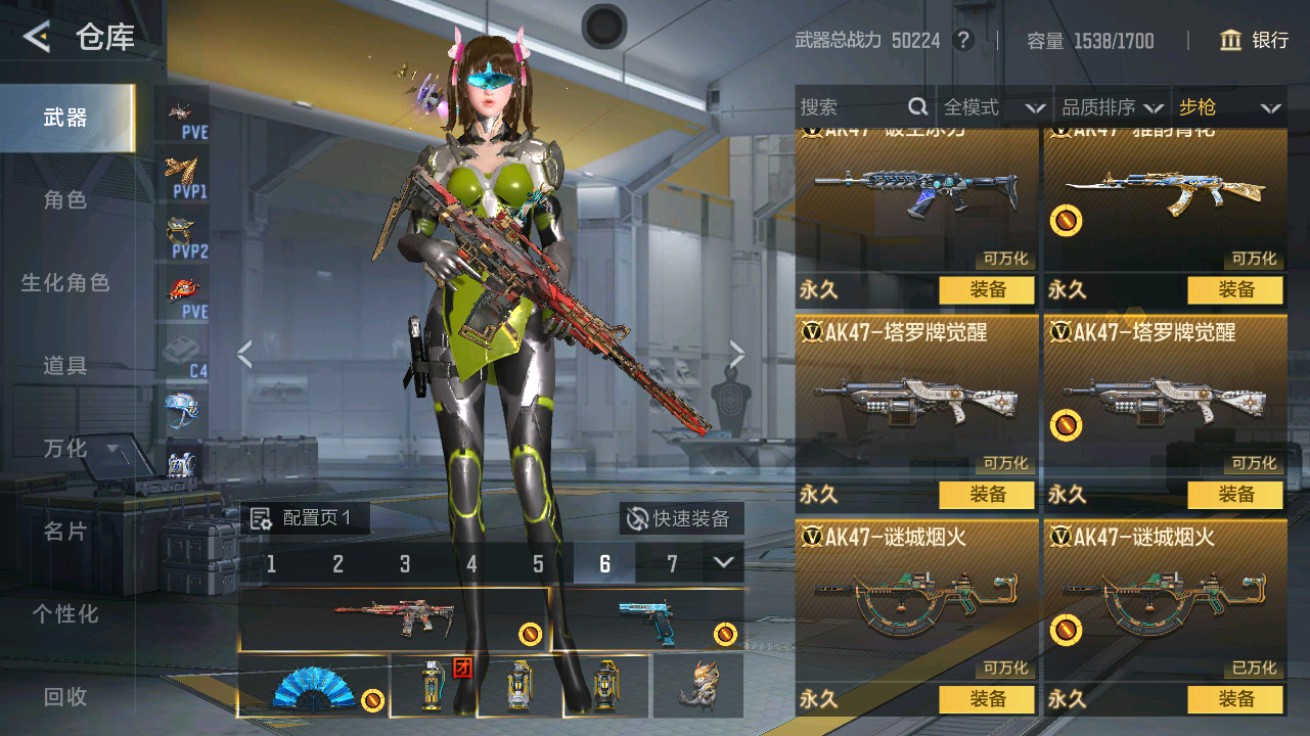Image resolution: width=1310 pixels, height=736 pixels.
Task: Open the 名片 section
Action: [x=66, y=531]
